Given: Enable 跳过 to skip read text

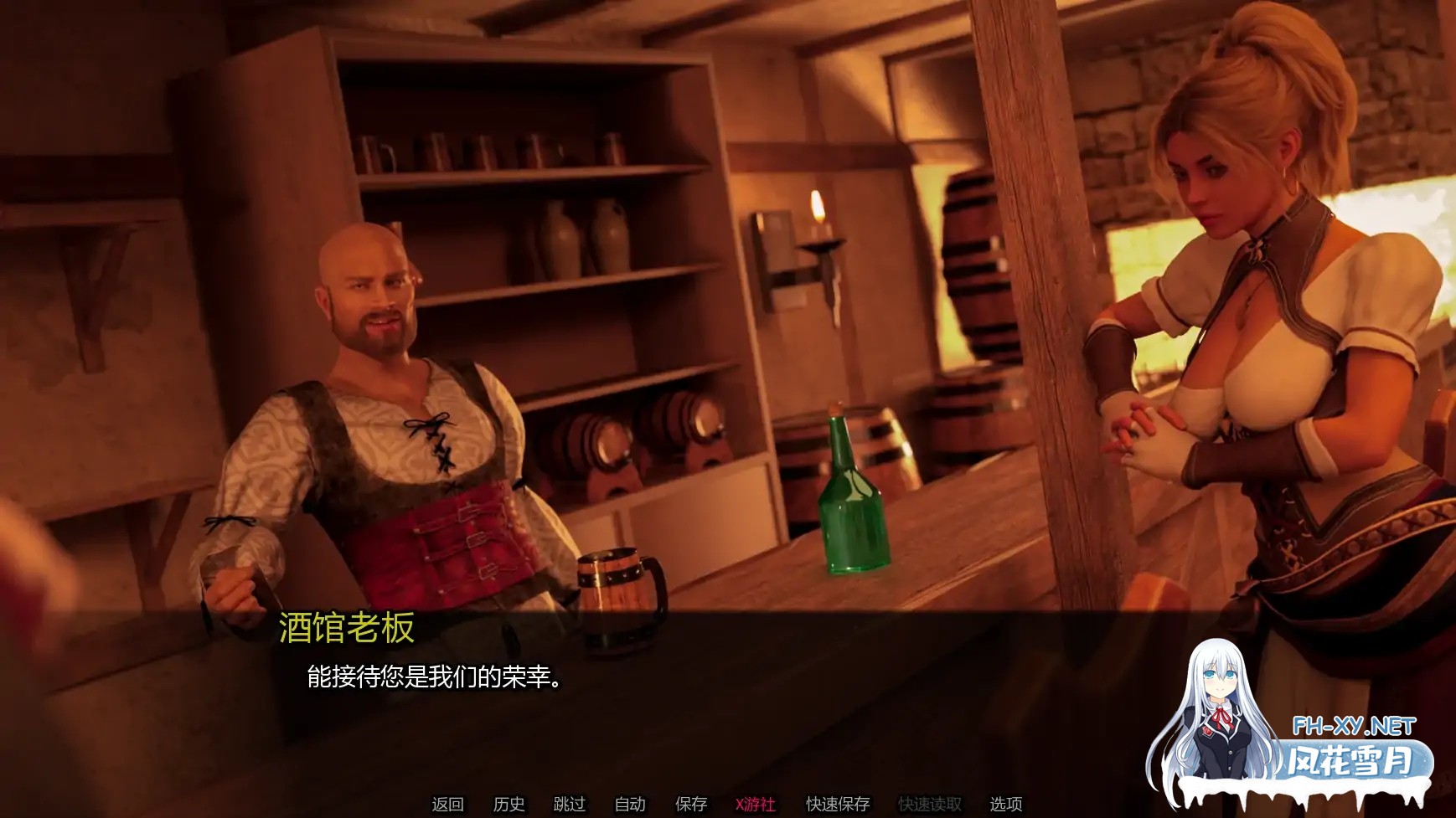Looking at the screenshot, I should pyautogui.click(x=569, y=805).
